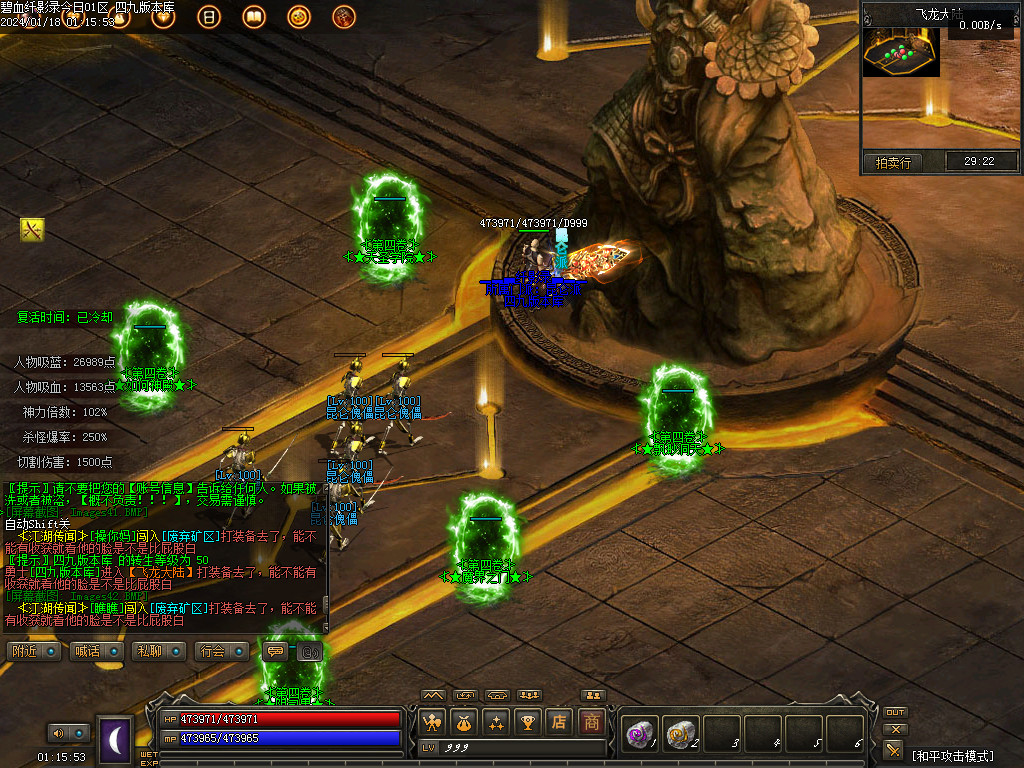Viewport: 1024px width, 768px height.
Task: Open the trophy ranking icon
Action: tap(528, 721)
